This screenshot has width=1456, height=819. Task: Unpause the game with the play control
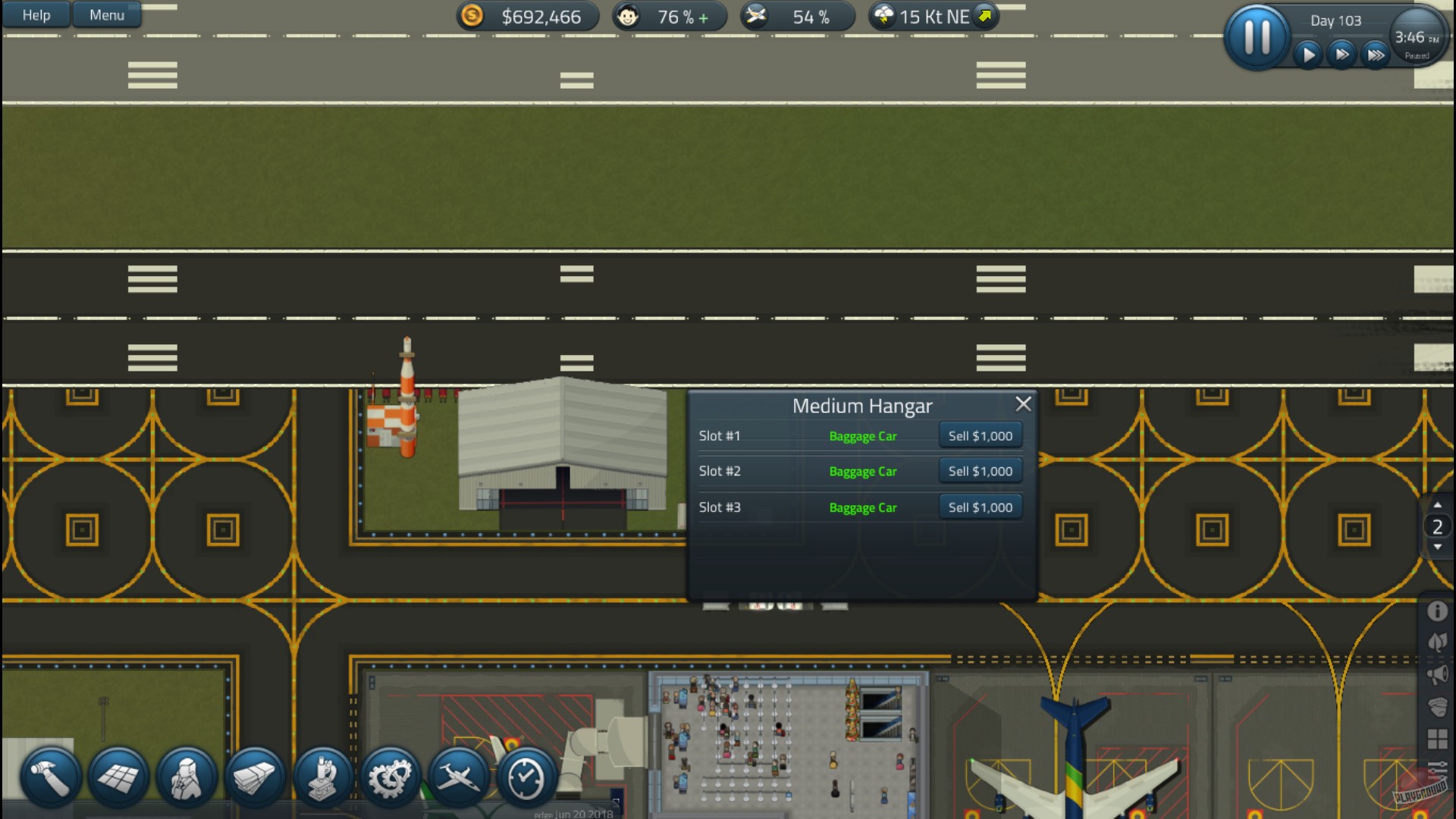(1307, 54)
